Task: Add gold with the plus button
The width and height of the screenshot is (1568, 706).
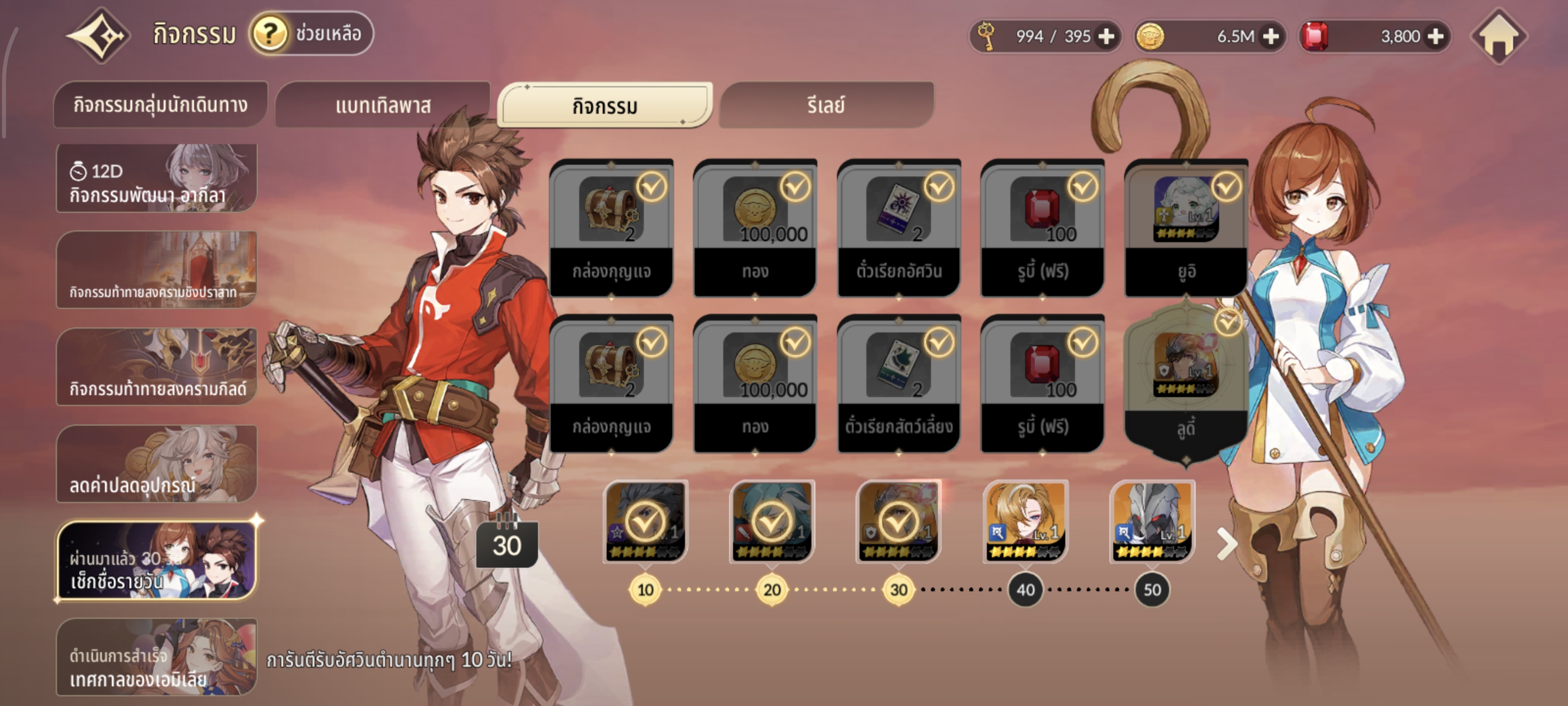Action: [1271, 37]
